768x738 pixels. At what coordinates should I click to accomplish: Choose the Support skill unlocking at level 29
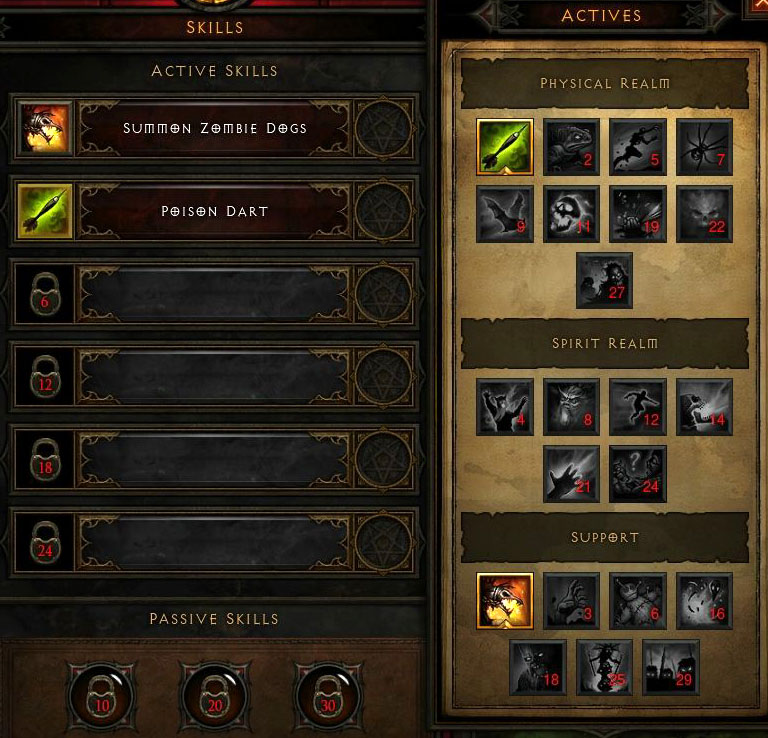coord(671,667)
